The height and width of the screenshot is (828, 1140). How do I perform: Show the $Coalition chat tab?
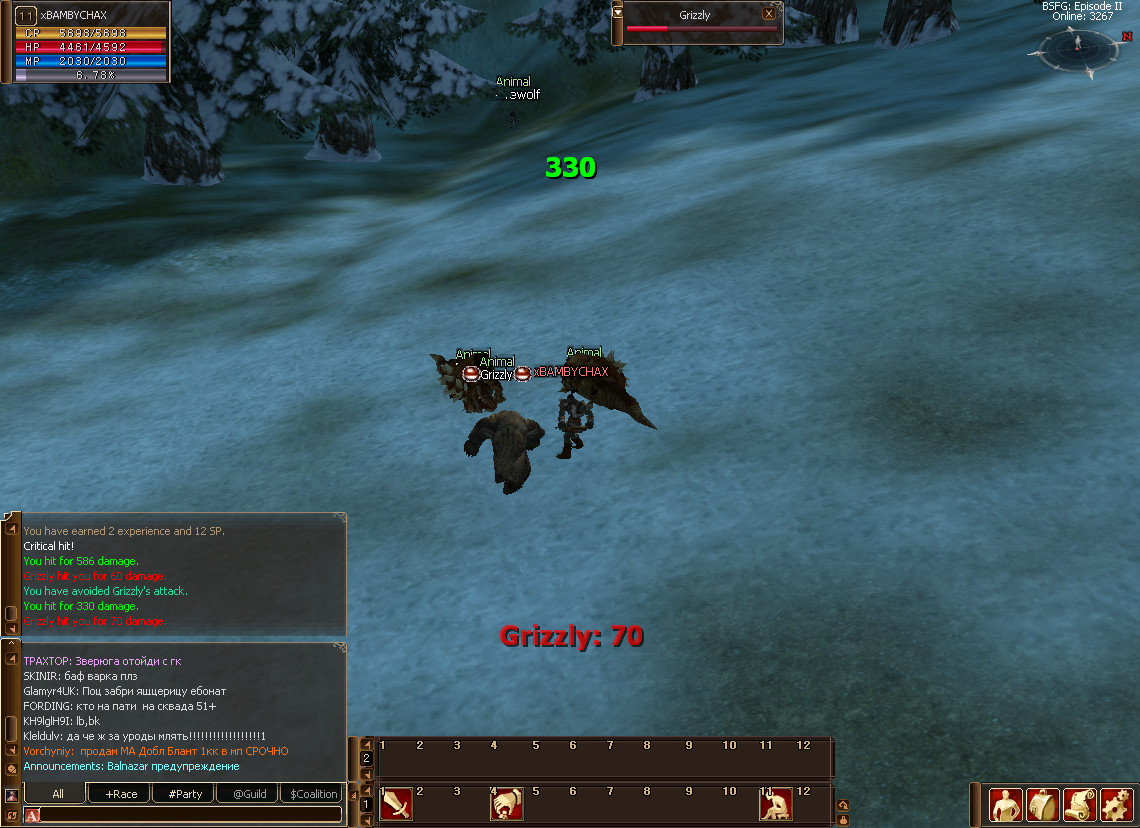314,794
